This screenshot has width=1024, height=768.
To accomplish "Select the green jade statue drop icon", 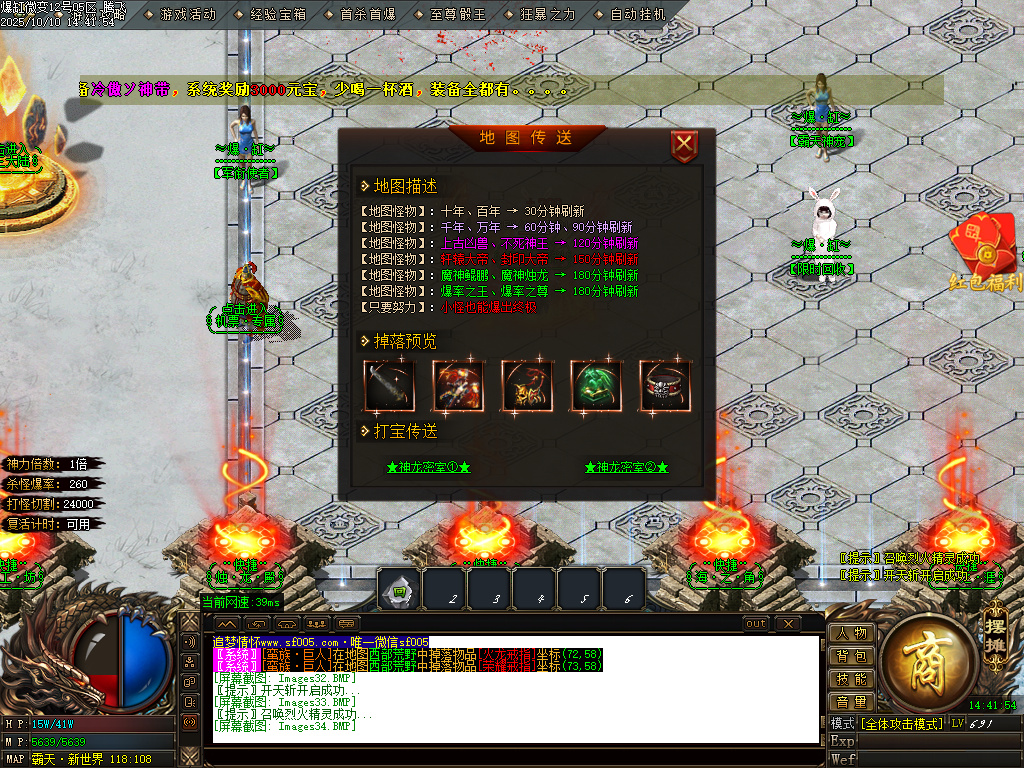I will coord(596,386).
